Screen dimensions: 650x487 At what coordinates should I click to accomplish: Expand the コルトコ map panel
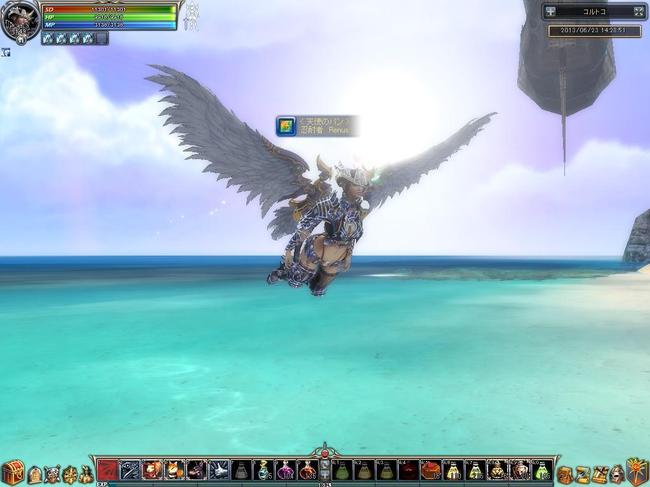point(638,12)
